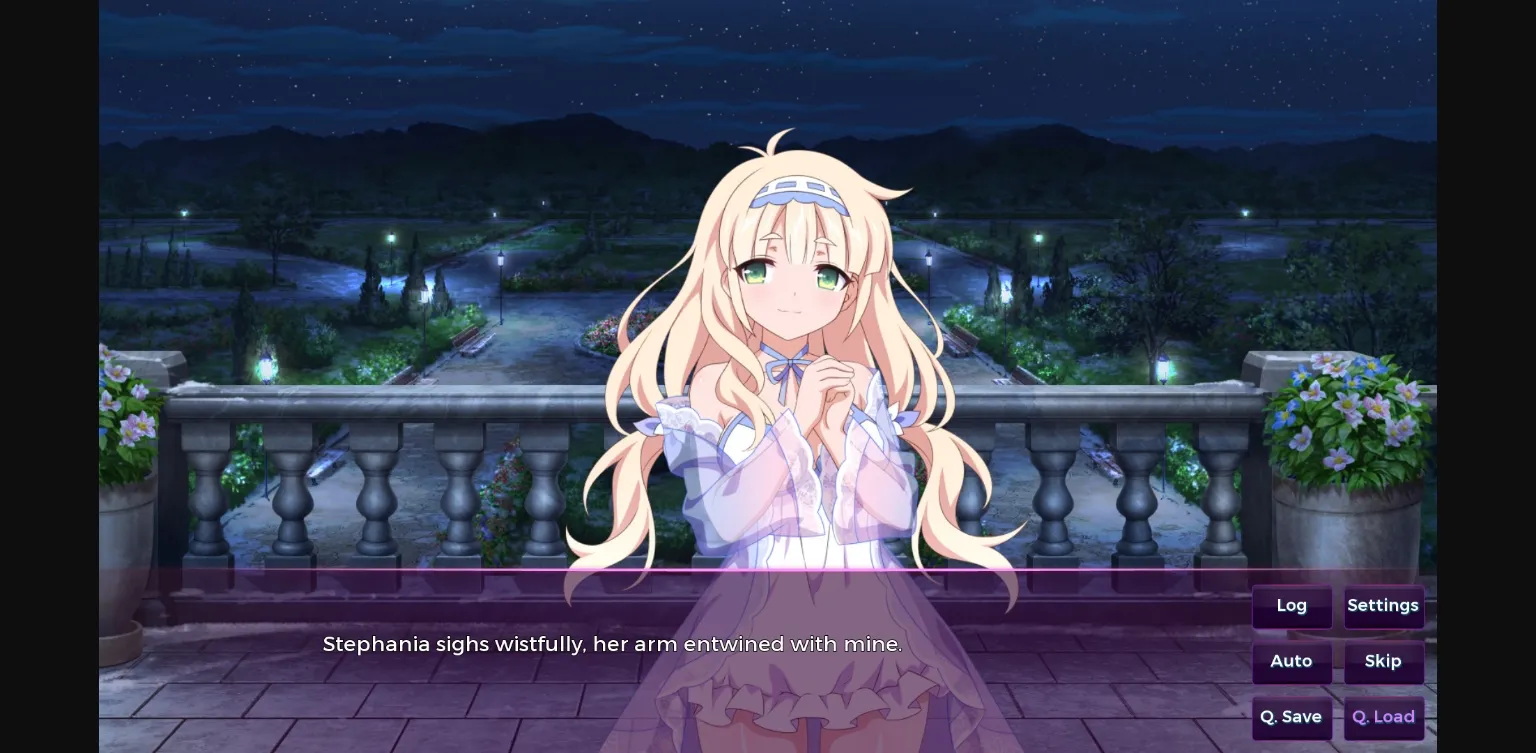Toggle Skip mode off via the Skip button

coord(1383,662)
